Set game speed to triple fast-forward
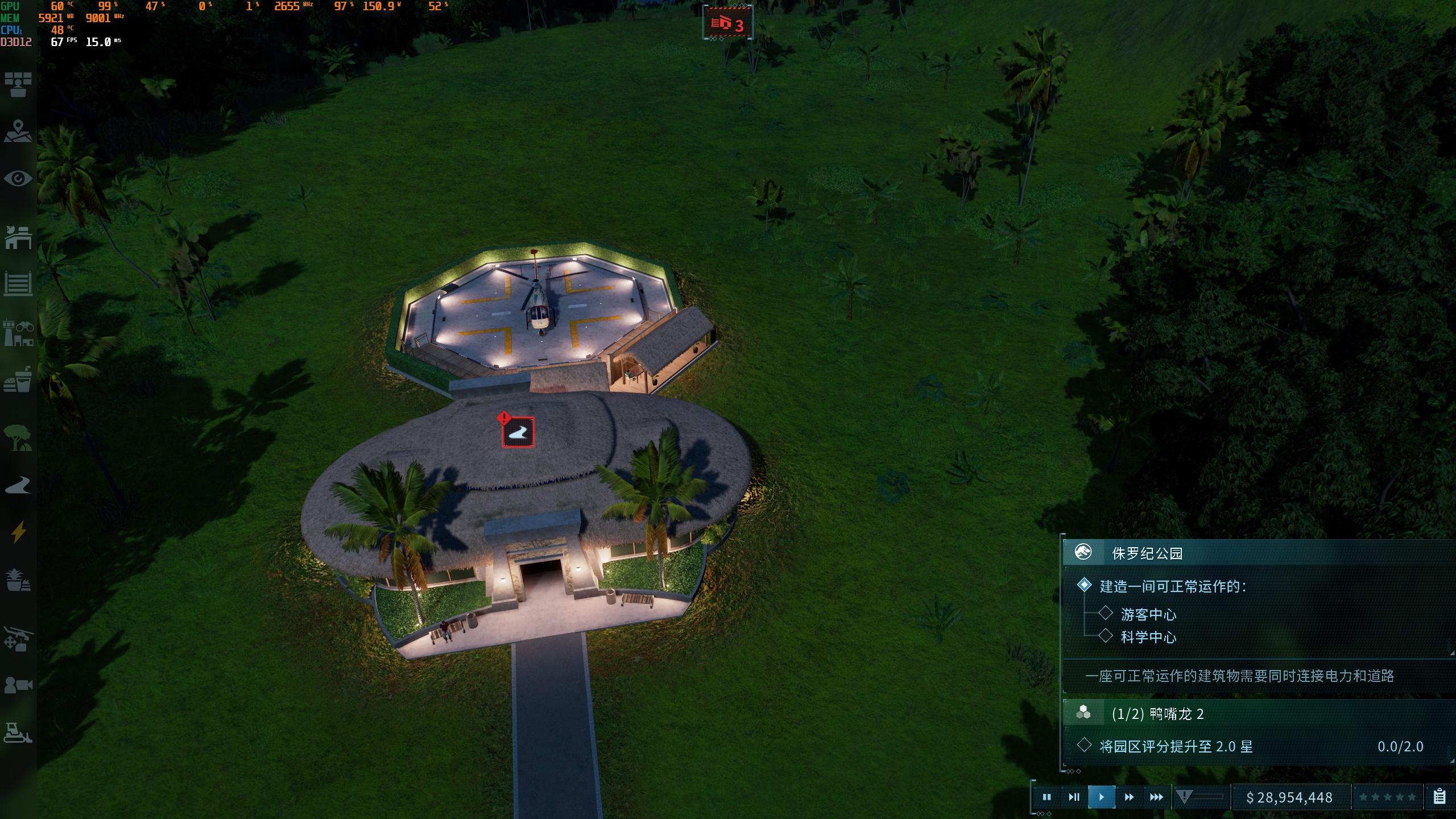 click(1156, 797)
